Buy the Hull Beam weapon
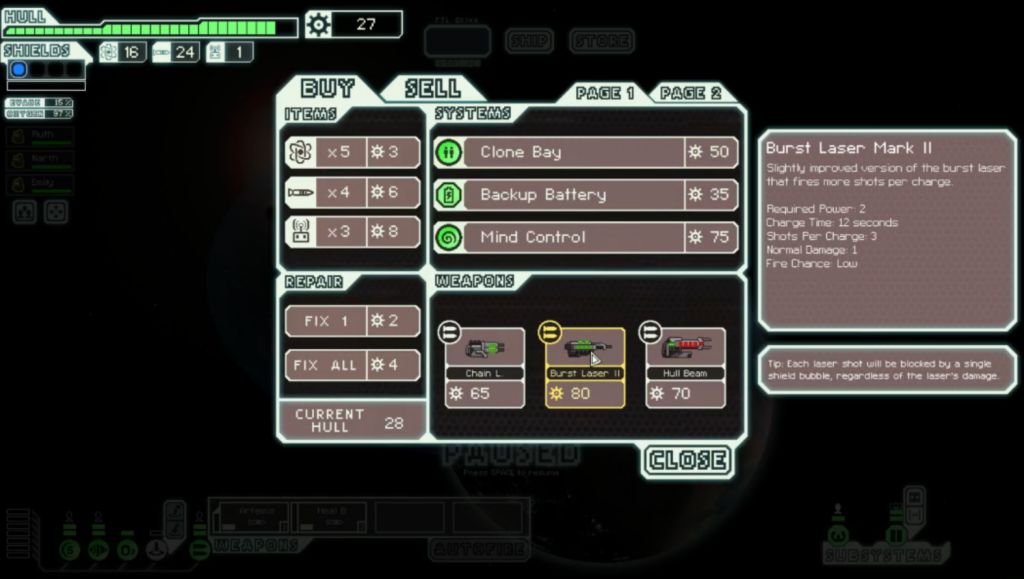Image resolution: width=1024 pixels, height=579 pixels. click(x=685, y=367)
